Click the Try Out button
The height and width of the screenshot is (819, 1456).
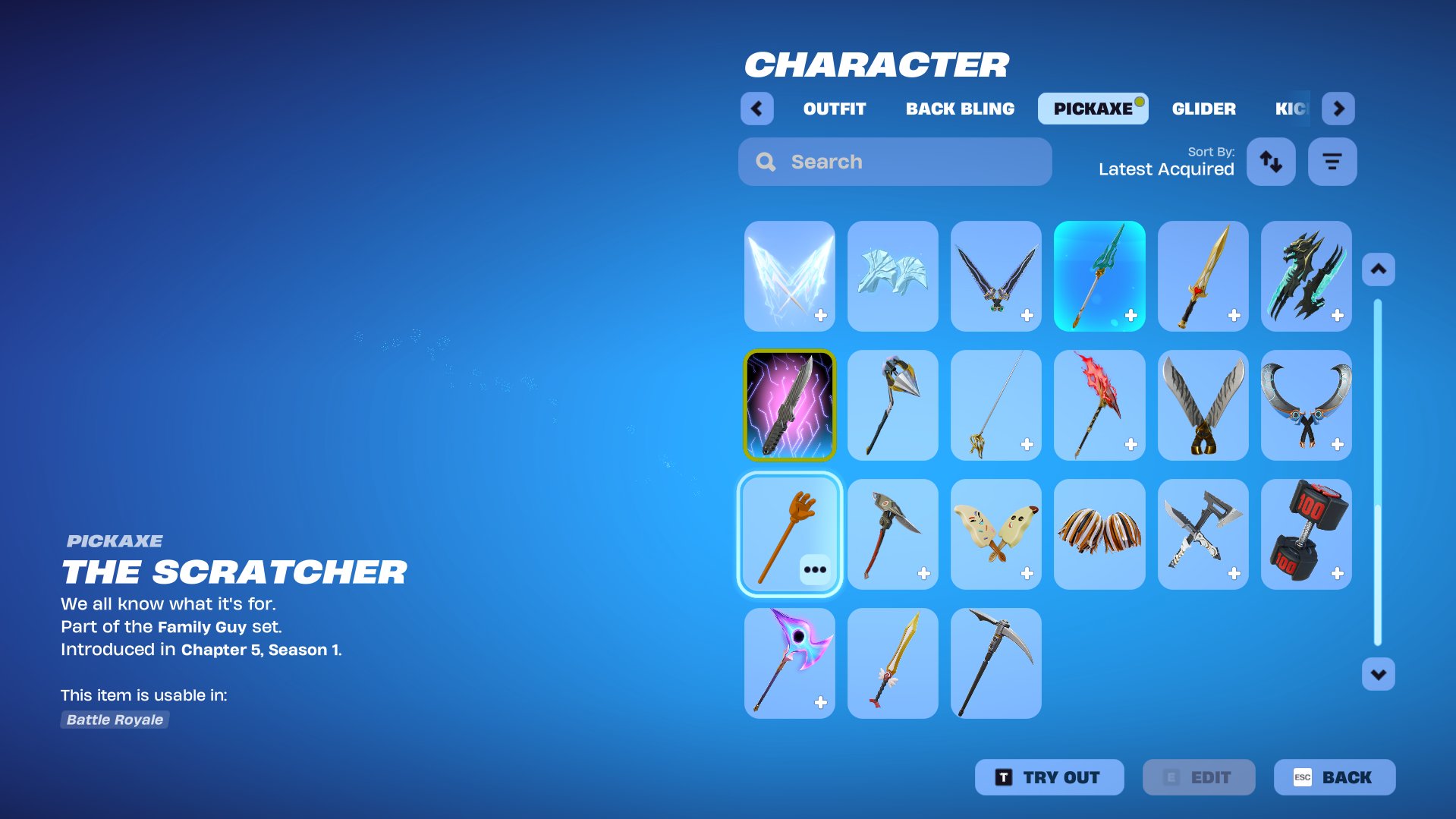coord(1049,776)
